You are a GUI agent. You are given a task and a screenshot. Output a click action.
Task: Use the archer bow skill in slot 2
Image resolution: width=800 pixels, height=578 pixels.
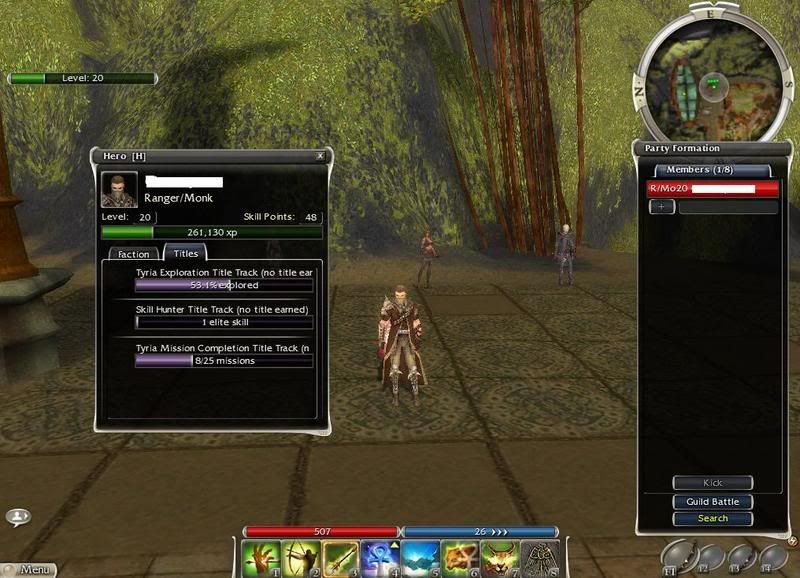(x=301, y=558)
